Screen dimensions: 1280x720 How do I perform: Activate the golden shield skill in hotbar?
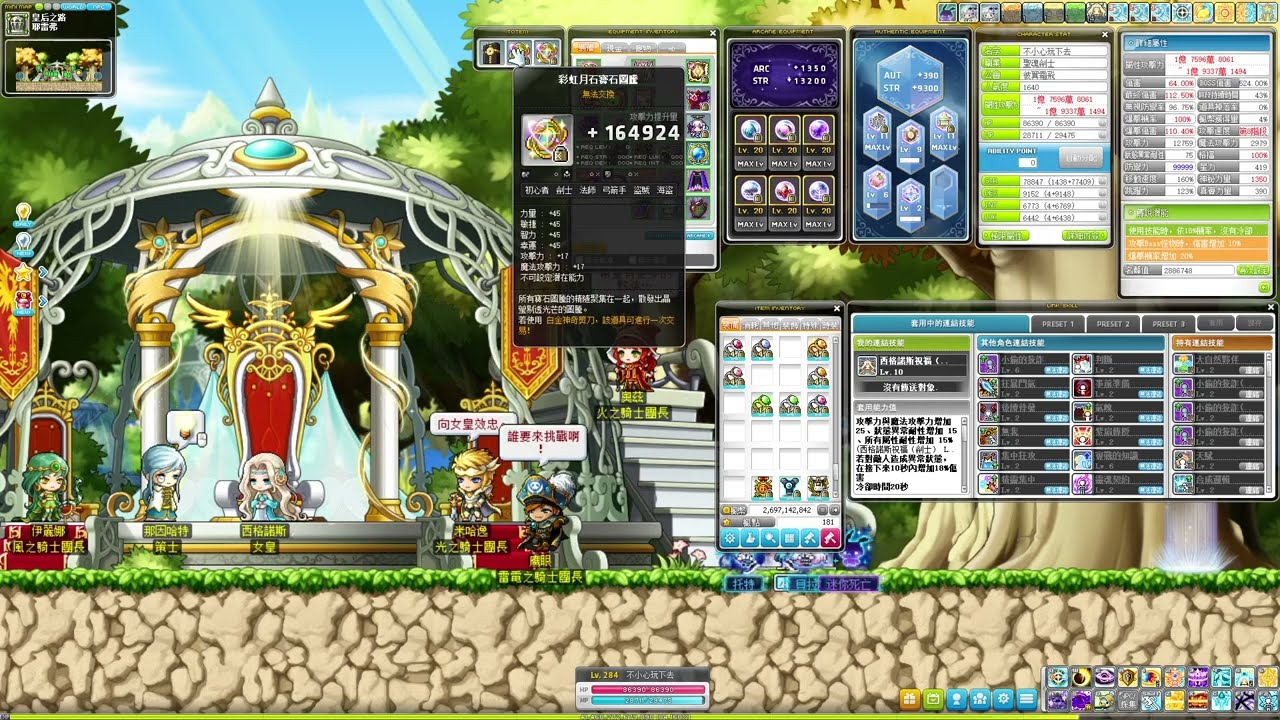point(1128,677)
